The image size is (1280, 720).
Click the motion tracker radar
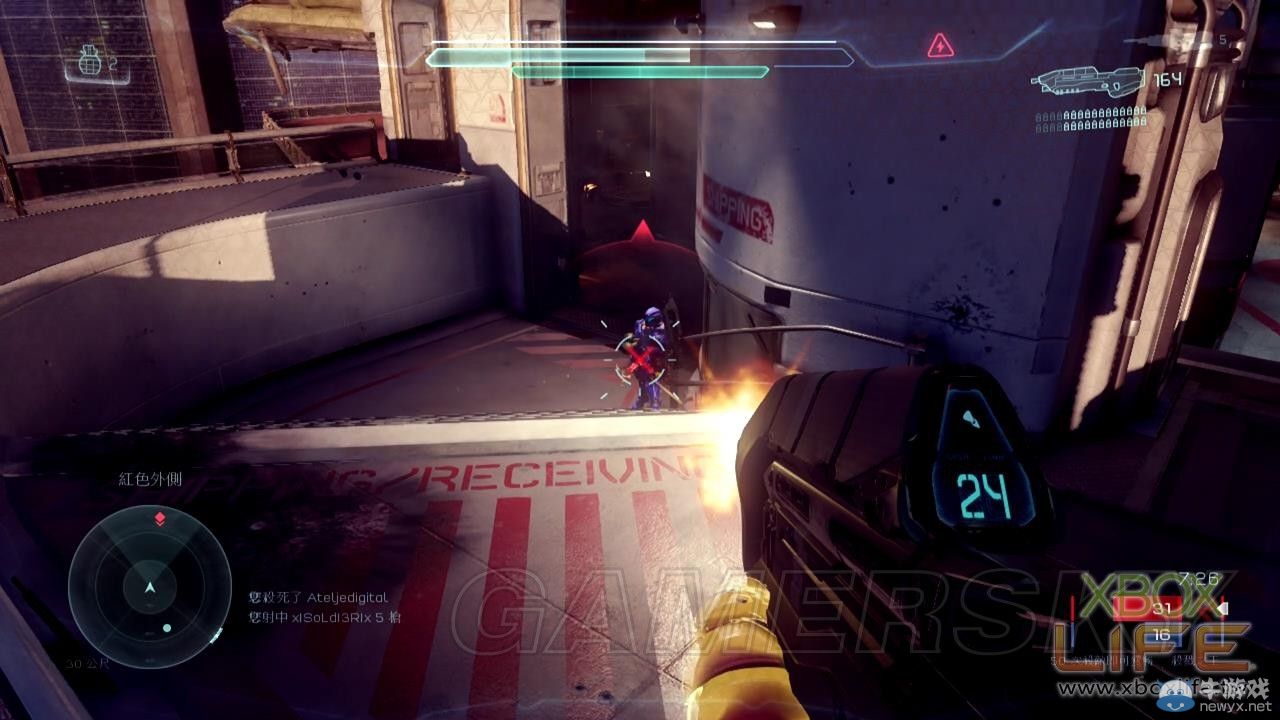(149, 586)
